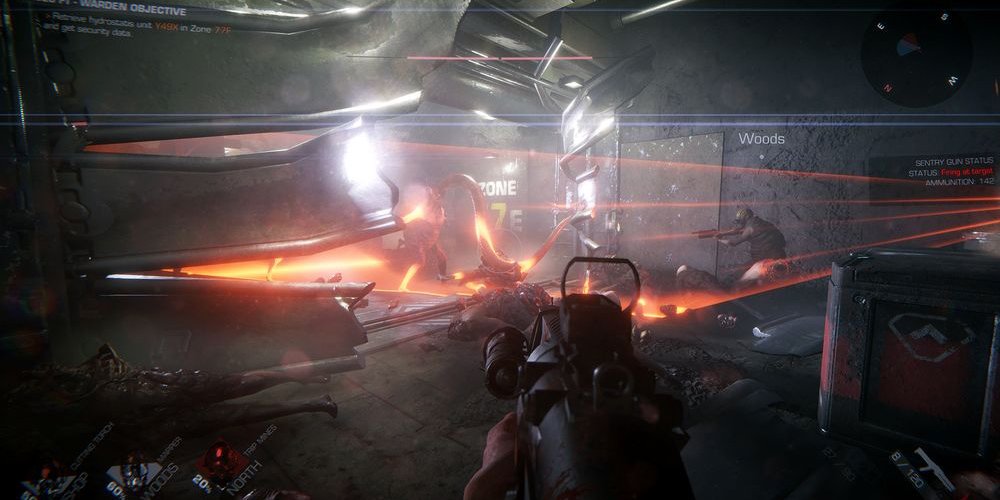Screen dimensions: 1000x500
Task: Select the Woods teammate name tag
Action: pos(761,139)
